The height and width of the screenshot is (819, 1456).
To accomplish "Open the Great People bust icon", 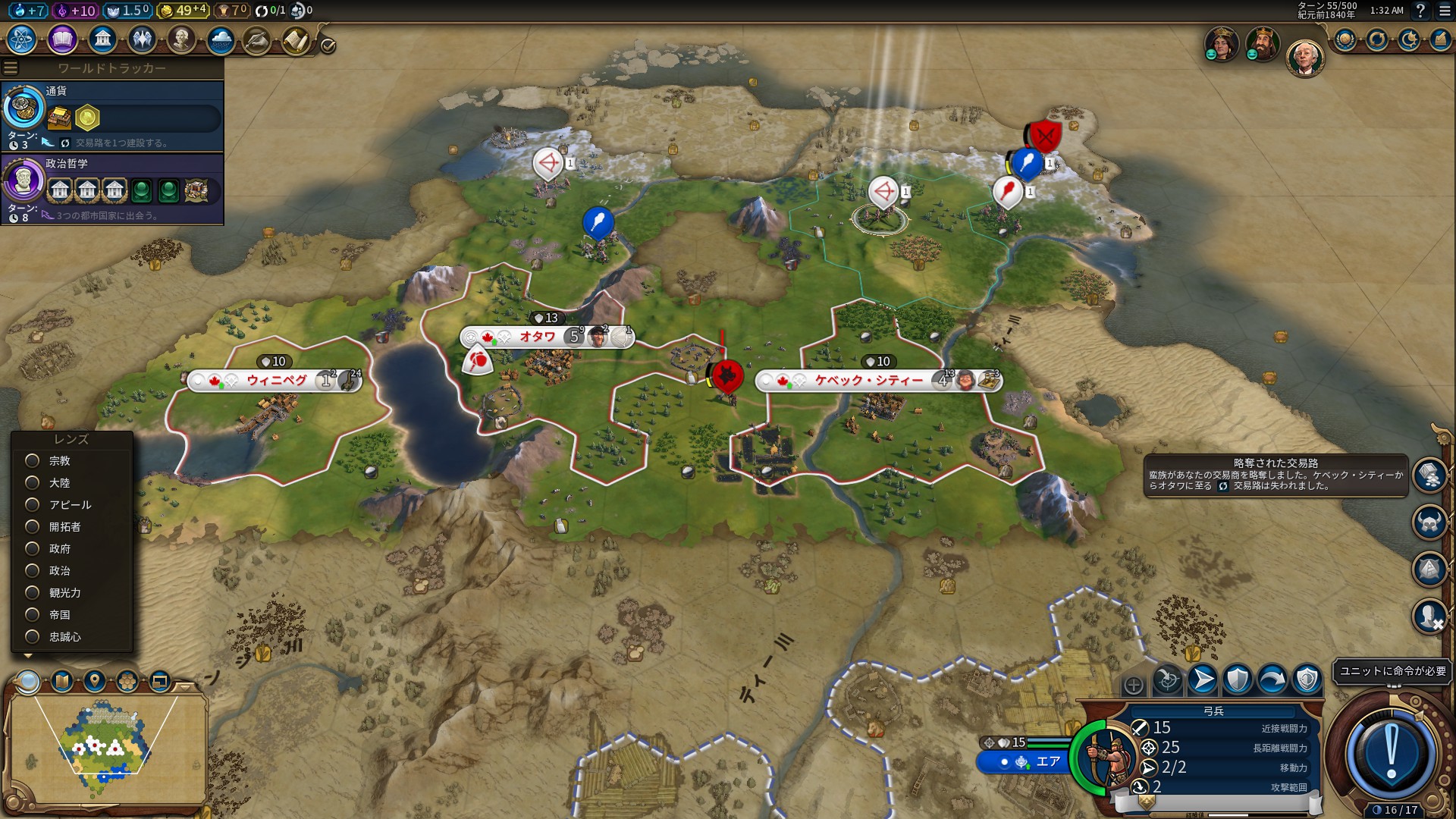I will [181, 39].
